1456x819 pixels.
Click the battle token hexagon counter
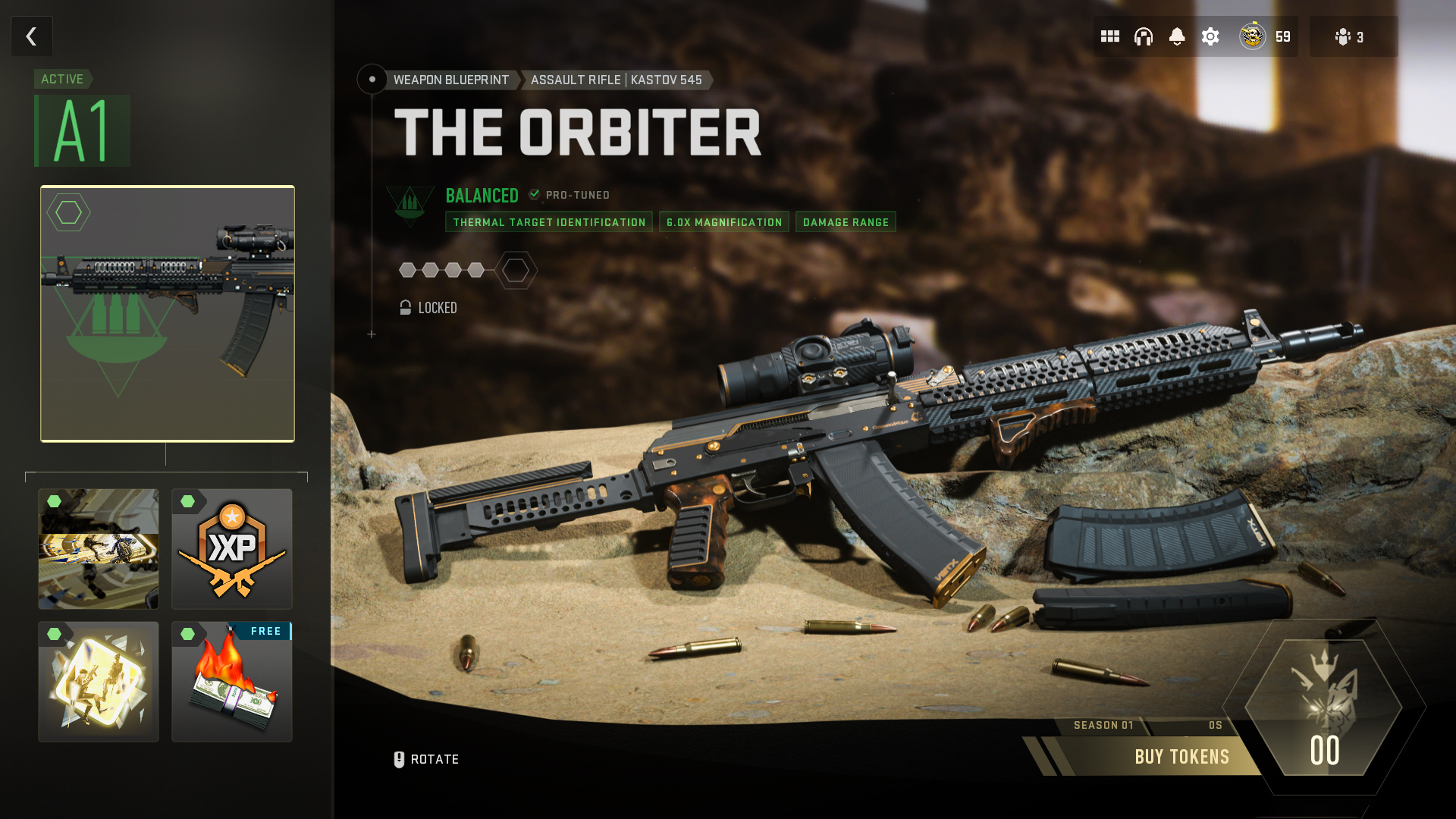1324,707
